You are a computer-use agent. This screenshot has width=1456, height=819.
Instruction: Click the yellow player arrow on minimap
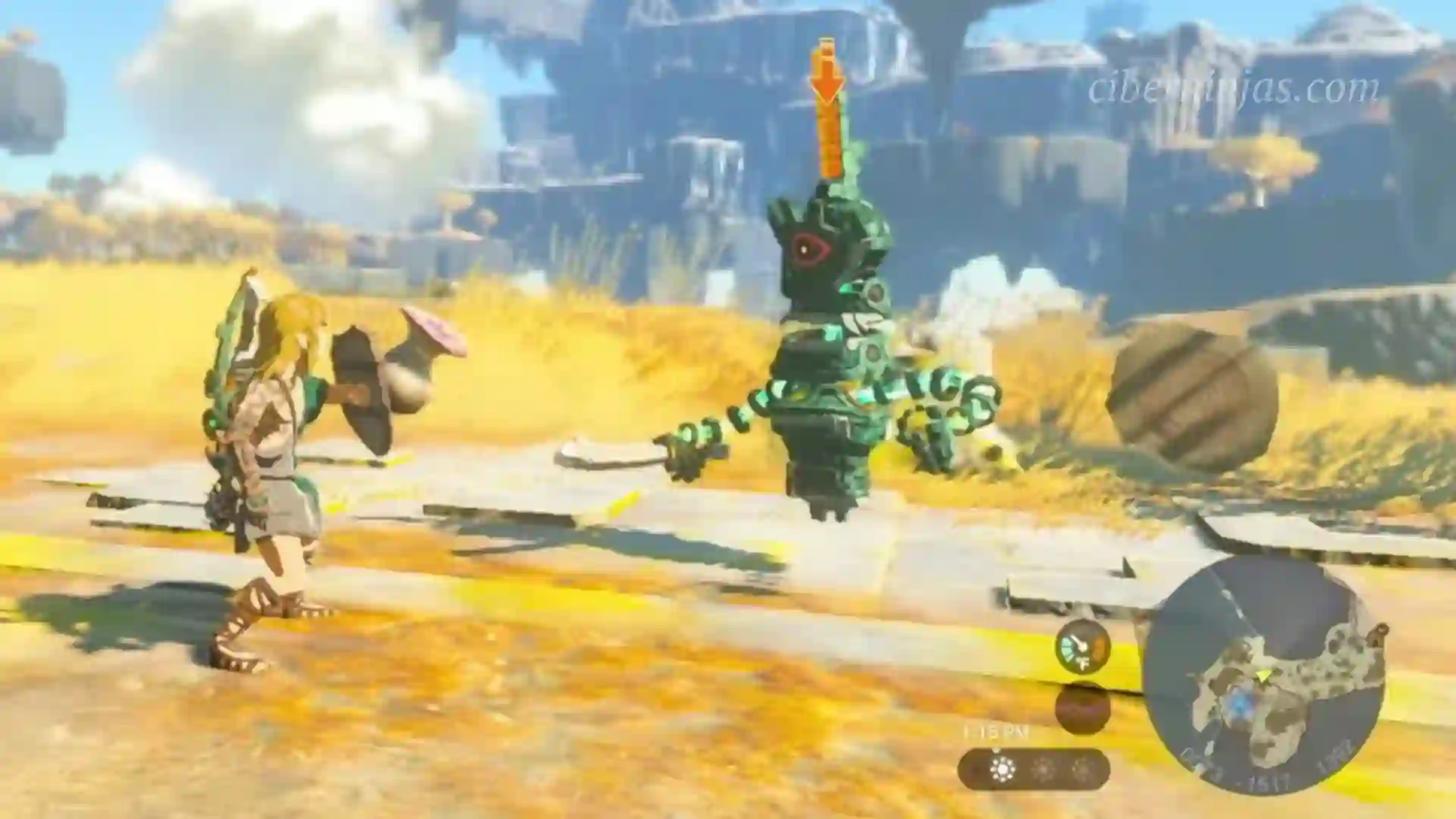(x=1263, y=673)
